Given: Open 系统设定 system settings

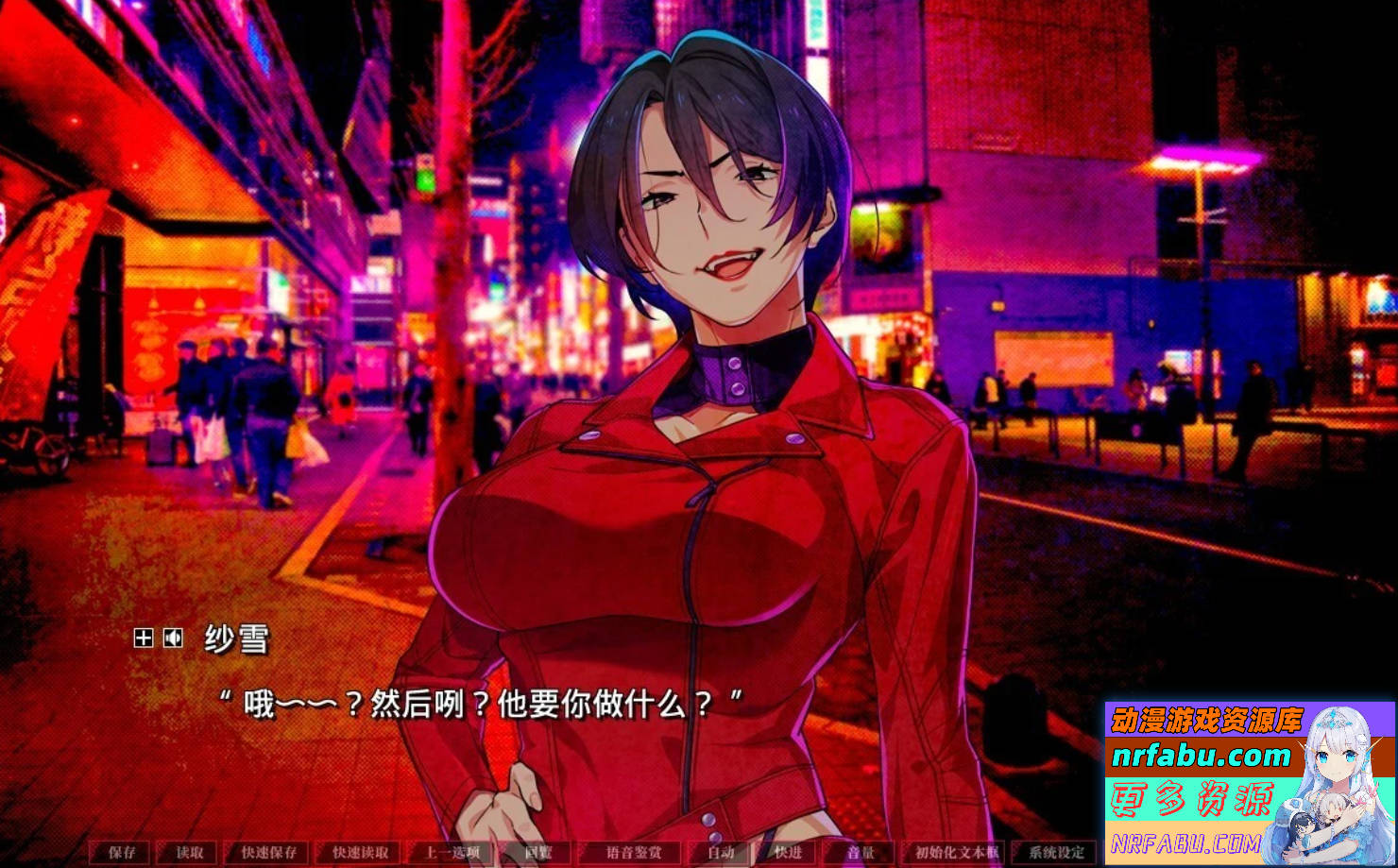Looking at the screenshot, I should click(1056, 853).
